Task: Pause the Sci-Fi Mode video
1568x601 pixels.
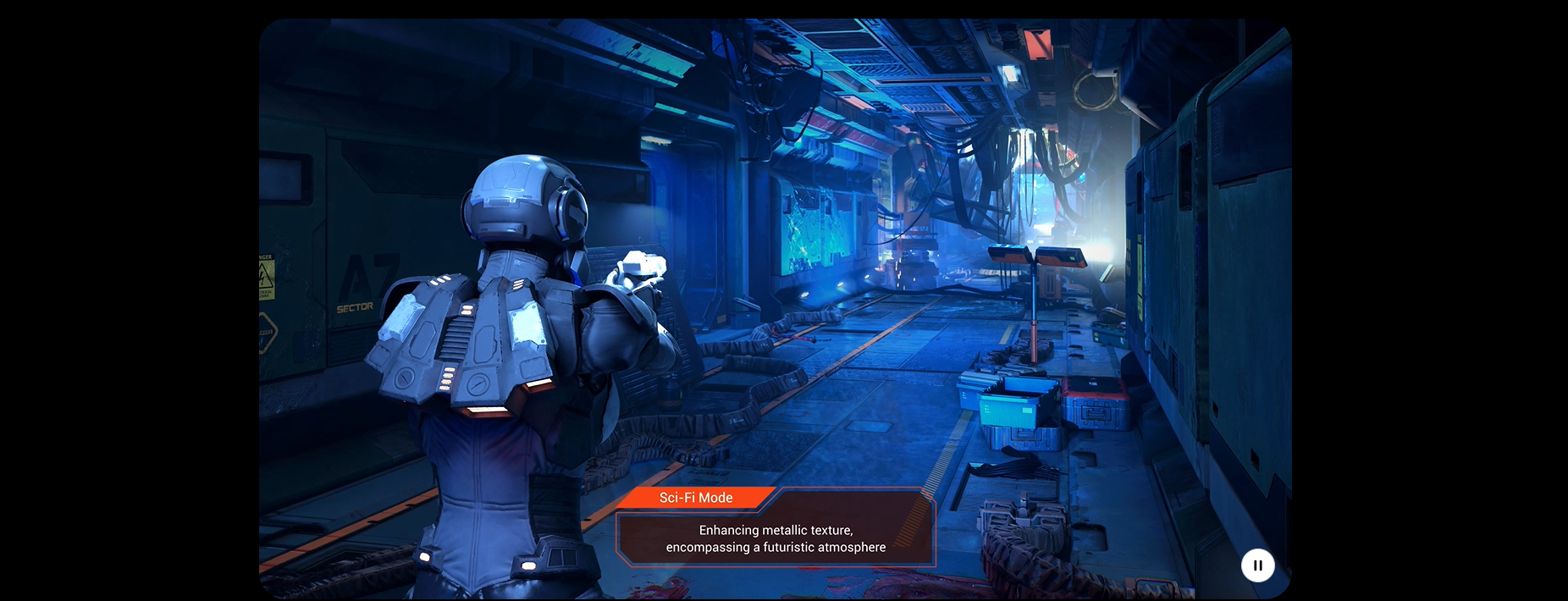Action: 1257,565
